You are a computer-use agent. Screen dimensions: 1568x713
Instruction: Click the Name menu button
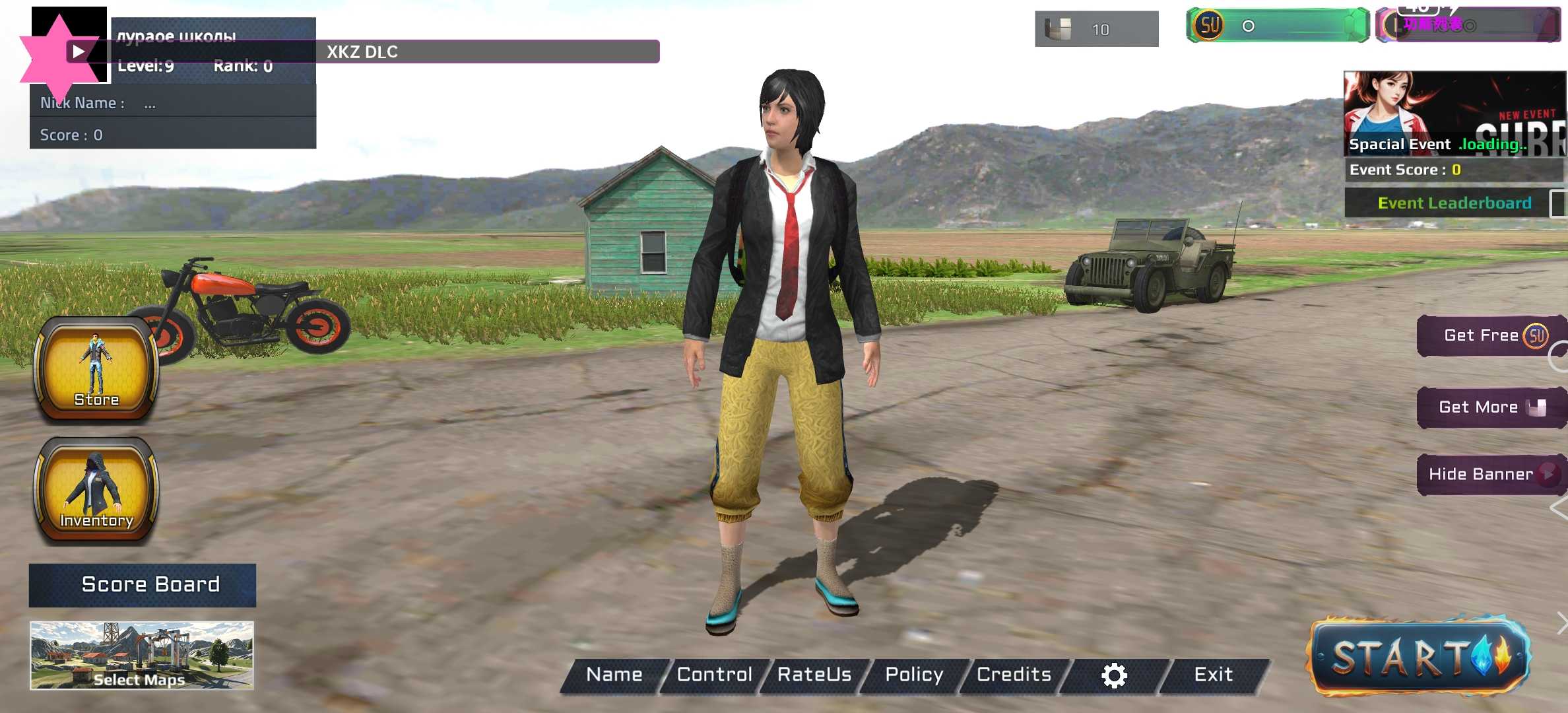point(614,675)
